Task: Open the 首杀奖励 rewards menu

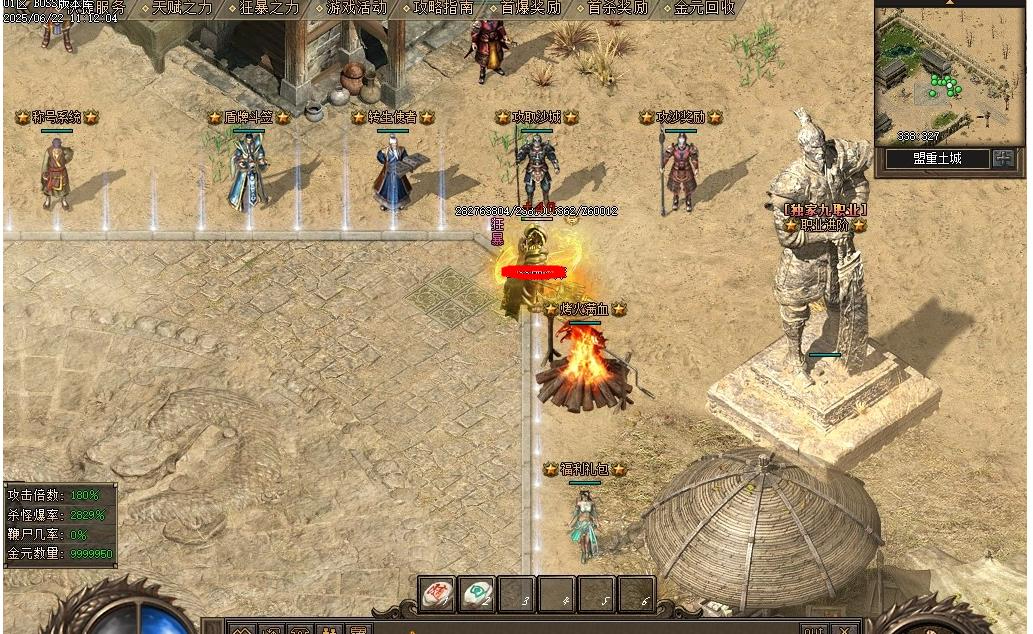Action: [617, 8]
